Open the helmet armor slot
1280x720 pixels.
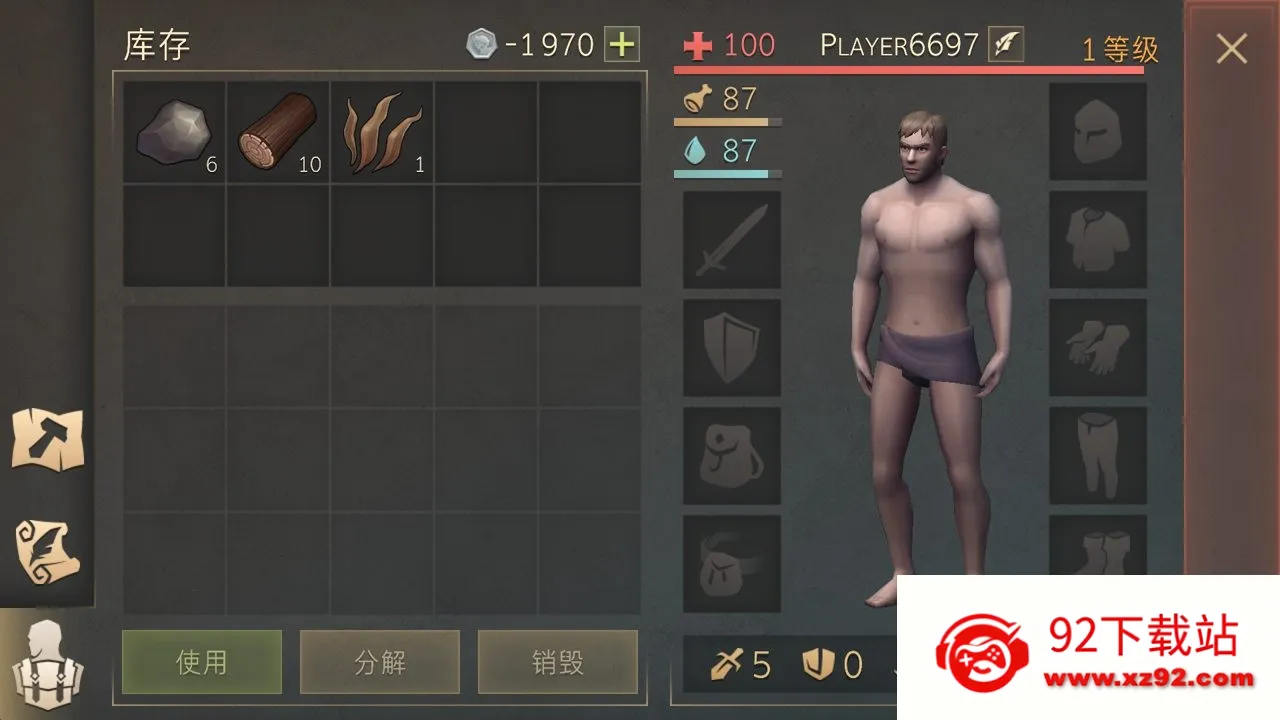tap(1098, 133)
